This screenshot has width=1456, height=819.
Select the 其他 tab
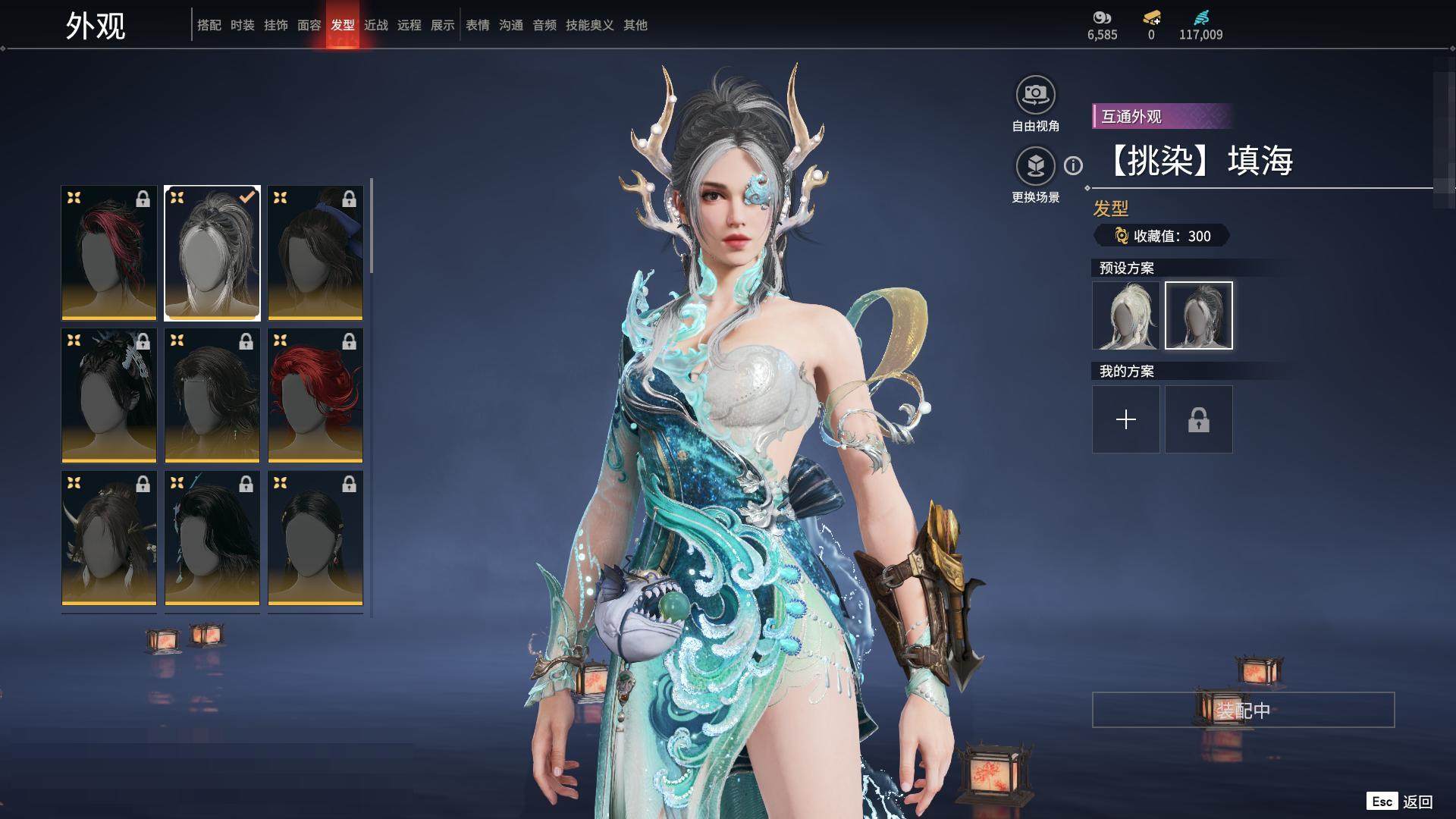[635, 25]
